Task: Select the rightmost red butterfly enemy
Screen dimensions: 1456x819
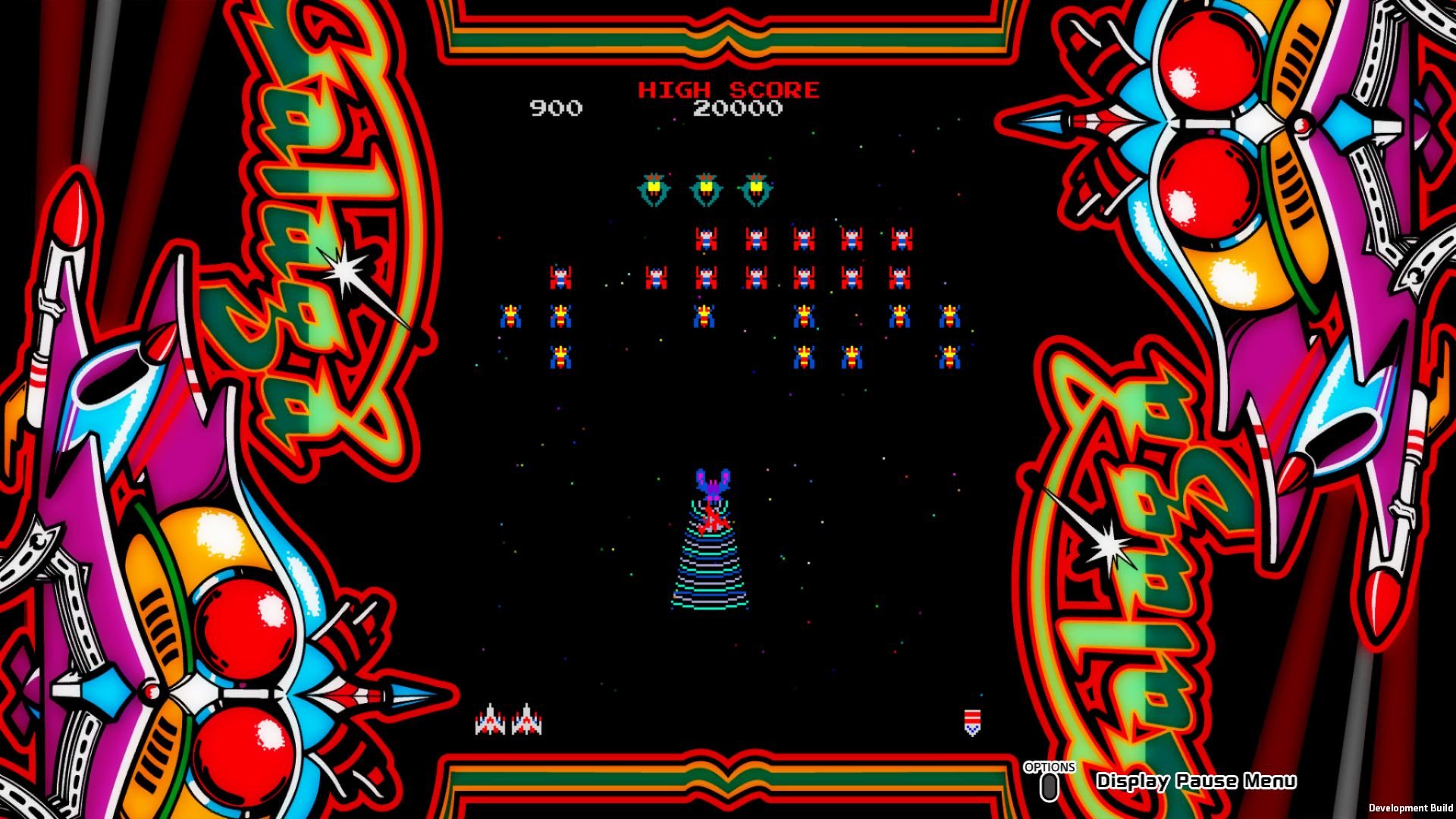Action: (x=902, y=239)
